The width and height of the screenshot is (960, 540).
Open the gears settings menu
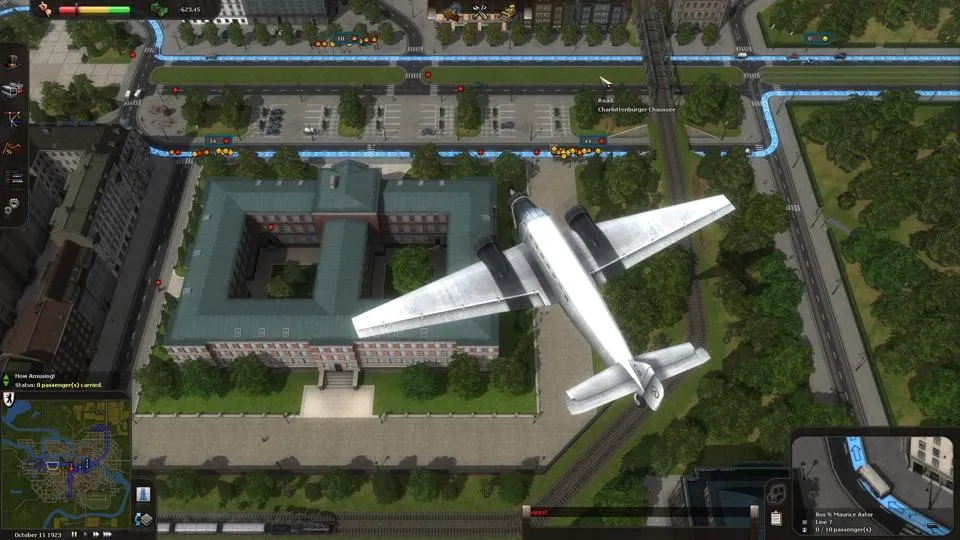click(x=13, y=206)
